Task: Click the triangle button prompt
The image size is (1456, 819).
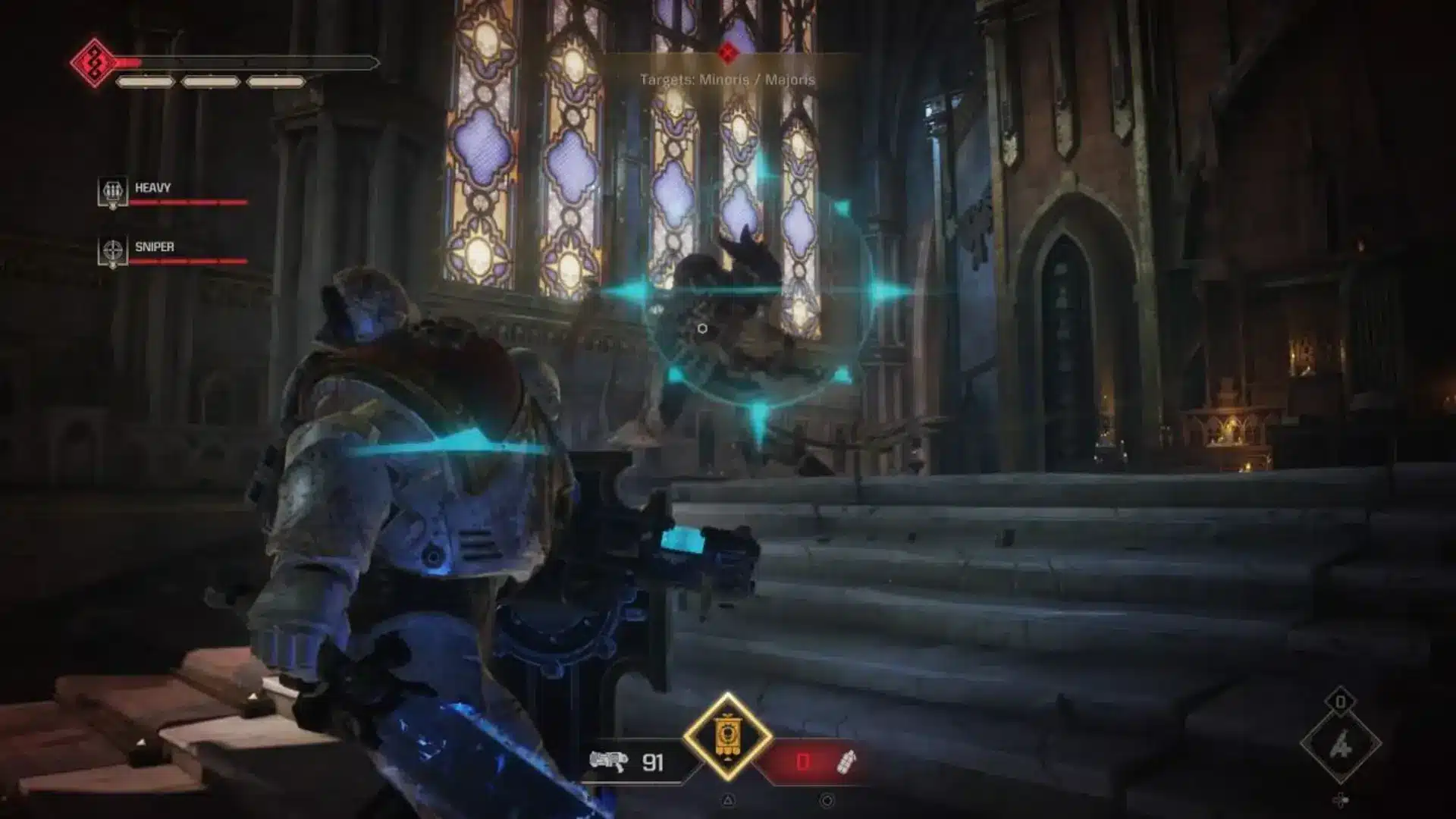Action: 729,801
